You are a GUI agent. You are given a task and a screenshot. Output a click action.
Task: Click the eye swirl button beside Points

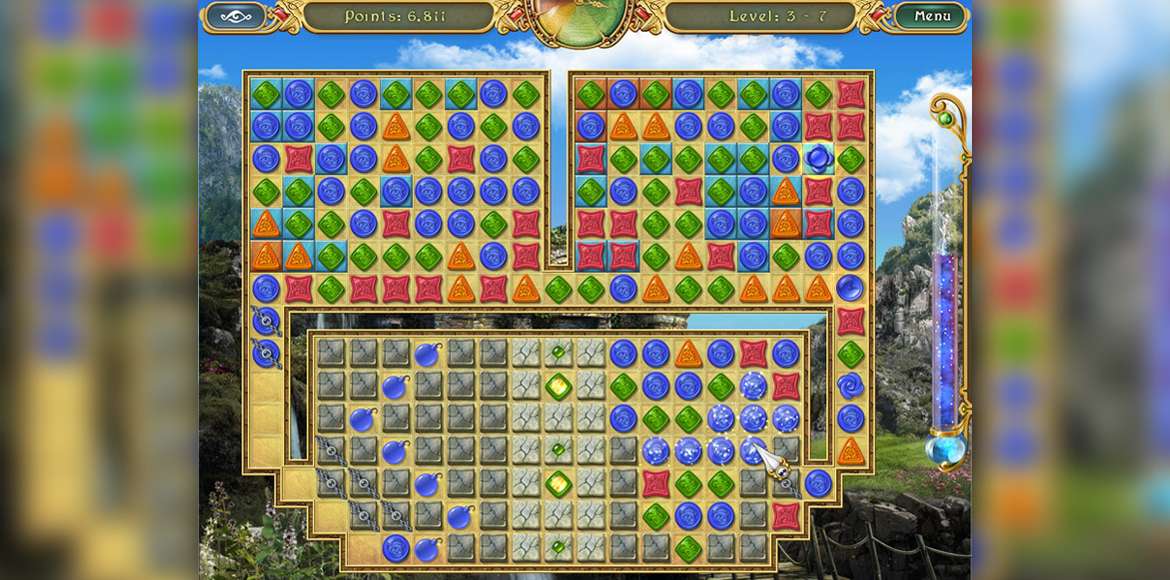(x=235, y=16)
